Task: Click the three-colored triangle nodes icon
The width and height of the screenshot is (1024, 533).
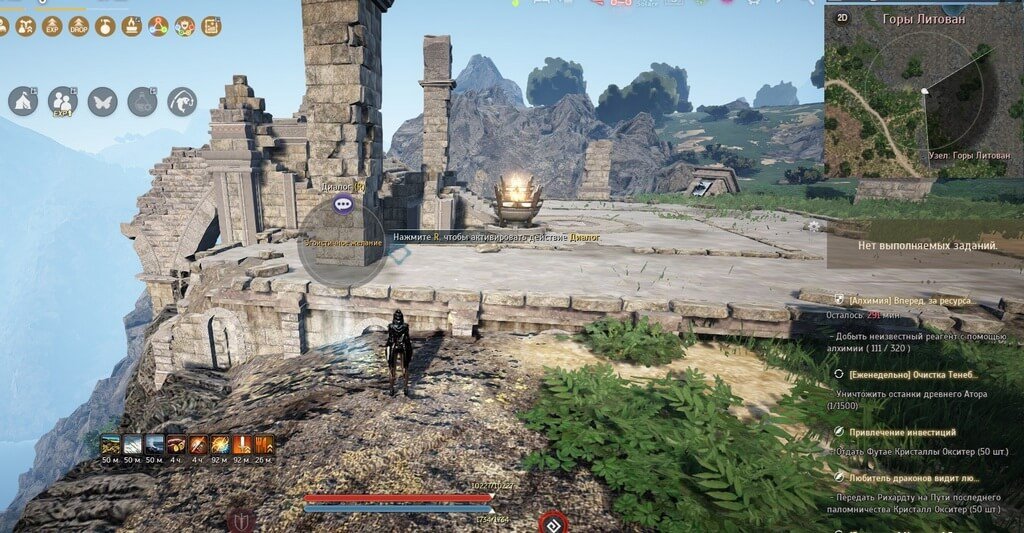Action: coord(158,26)
